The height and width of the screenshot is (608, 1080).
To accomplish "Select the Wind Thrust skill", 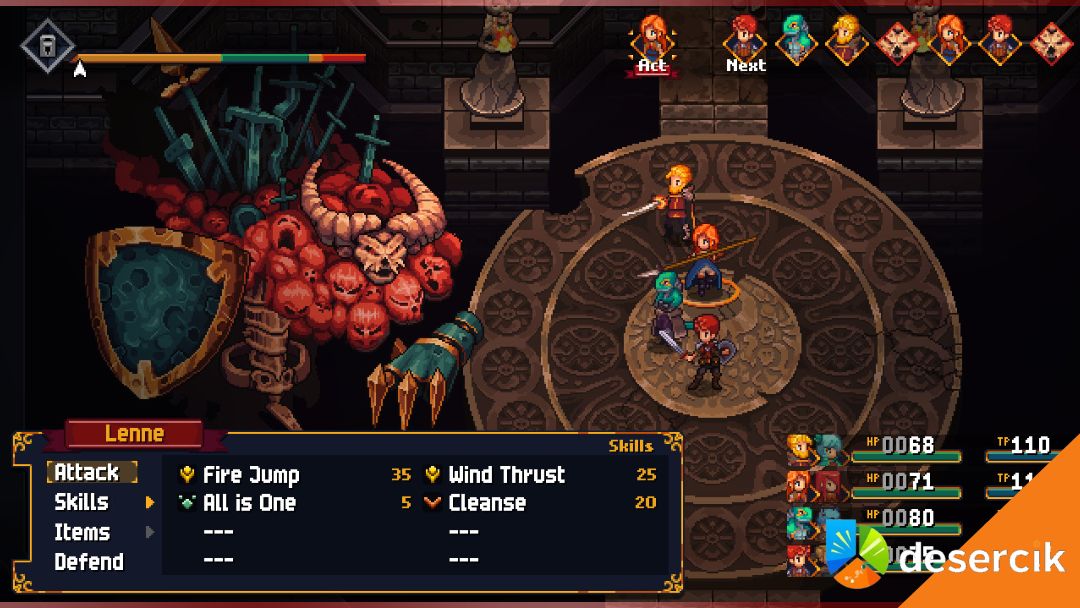I will pos(506,475).
